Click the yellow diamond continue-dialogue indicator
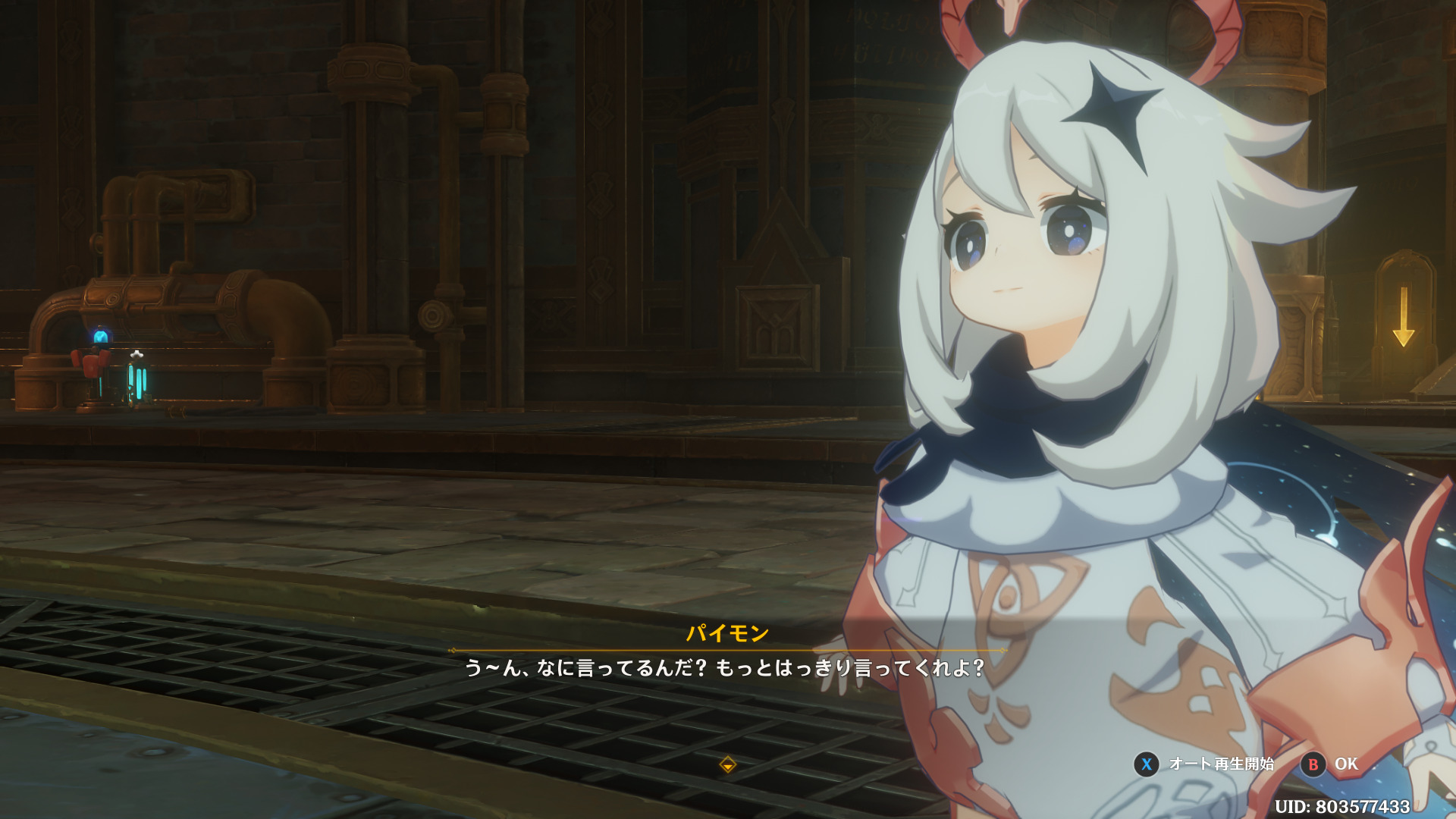The width and height of the screenshot is (1456, 819). pos(727,764)
